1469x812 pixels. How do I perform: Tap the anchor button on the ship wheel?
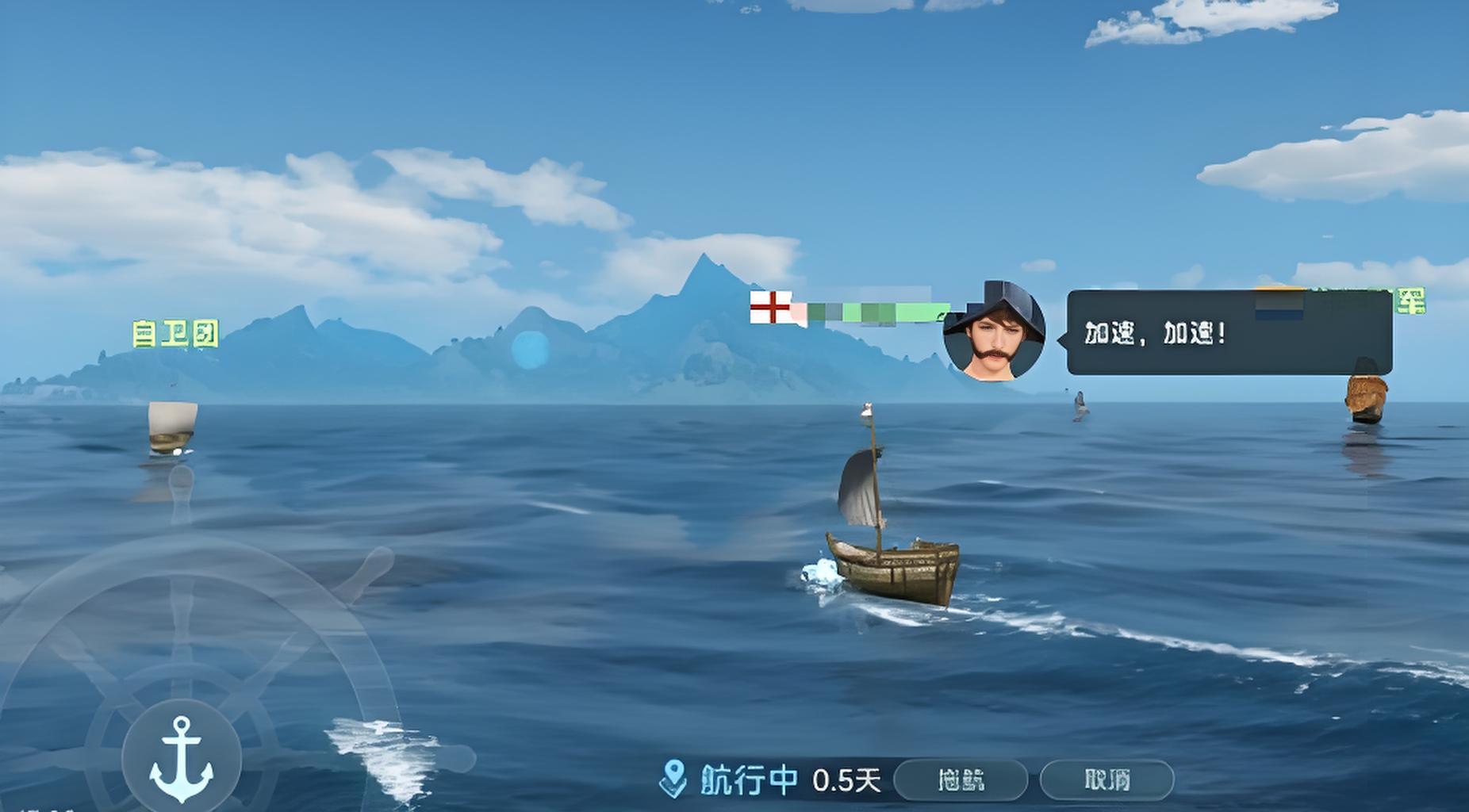click(x=182, y=759)
